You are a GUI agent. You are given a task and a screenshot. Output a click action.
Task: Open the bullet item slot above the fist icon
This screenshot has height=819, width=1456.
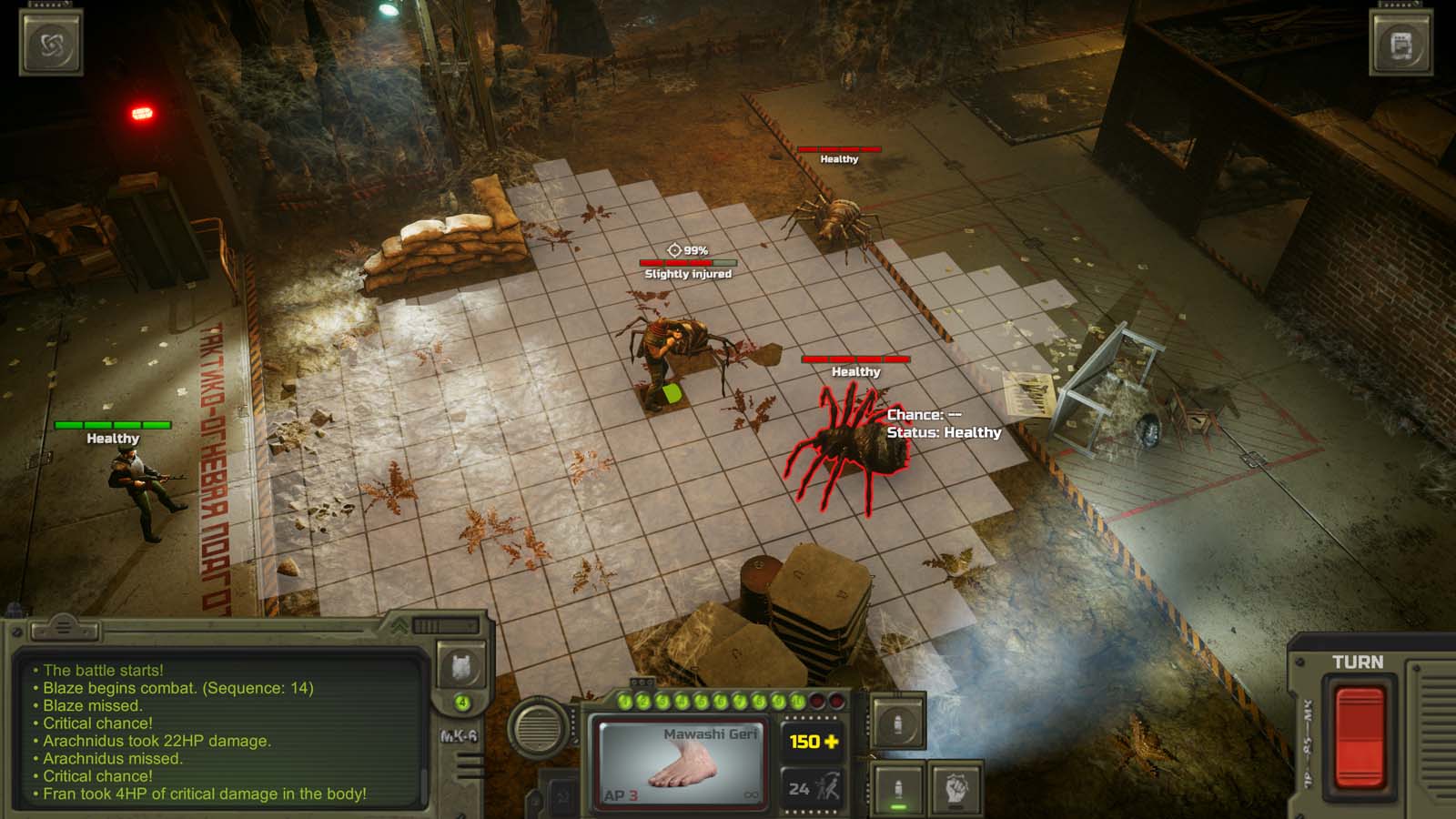(x=898, y=723)
